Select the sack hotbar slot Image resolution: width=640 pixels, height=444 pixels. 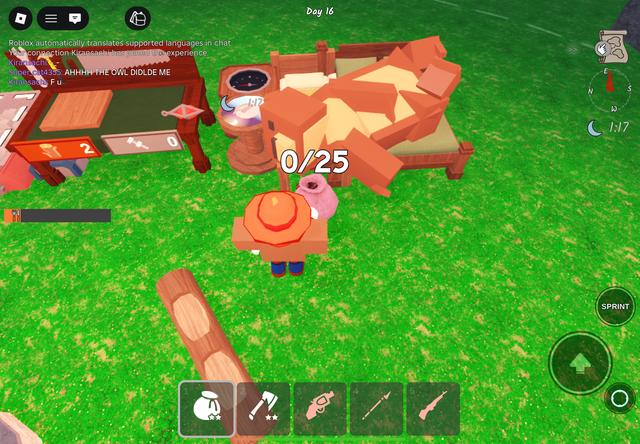[207, 409]
